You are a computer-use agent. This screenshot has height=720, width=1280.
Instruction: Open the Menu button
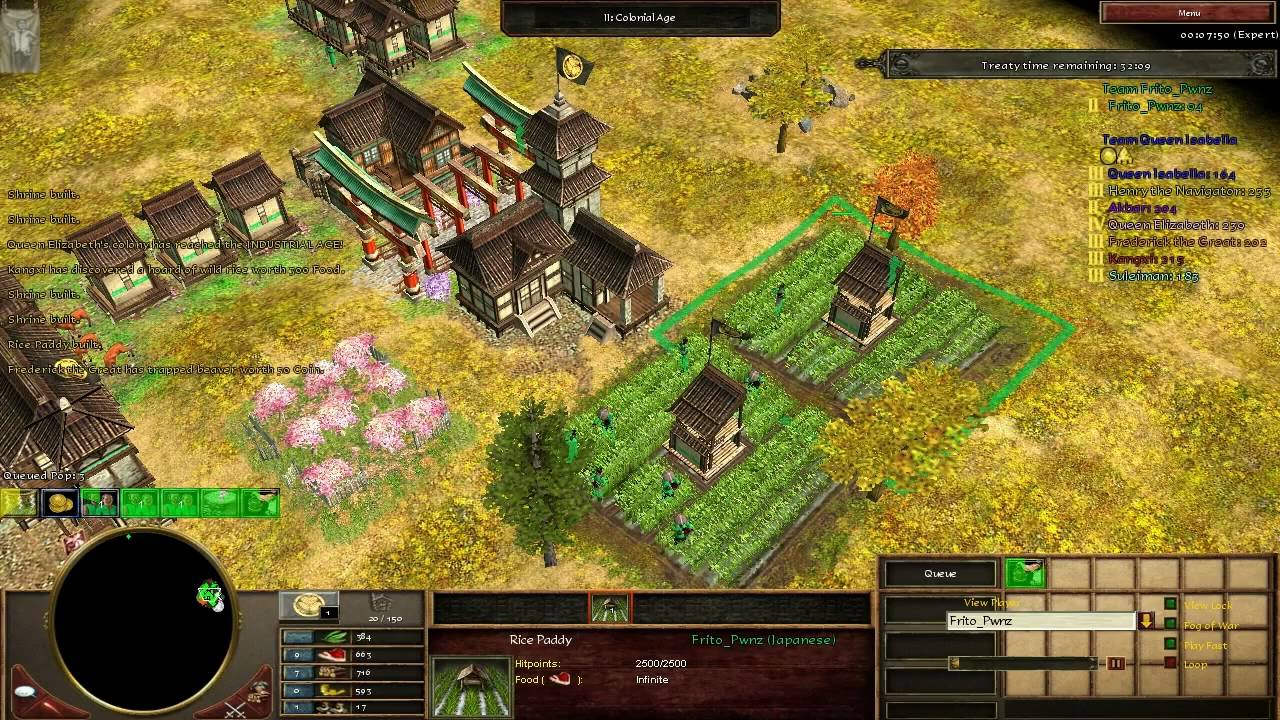[1188, 13]
